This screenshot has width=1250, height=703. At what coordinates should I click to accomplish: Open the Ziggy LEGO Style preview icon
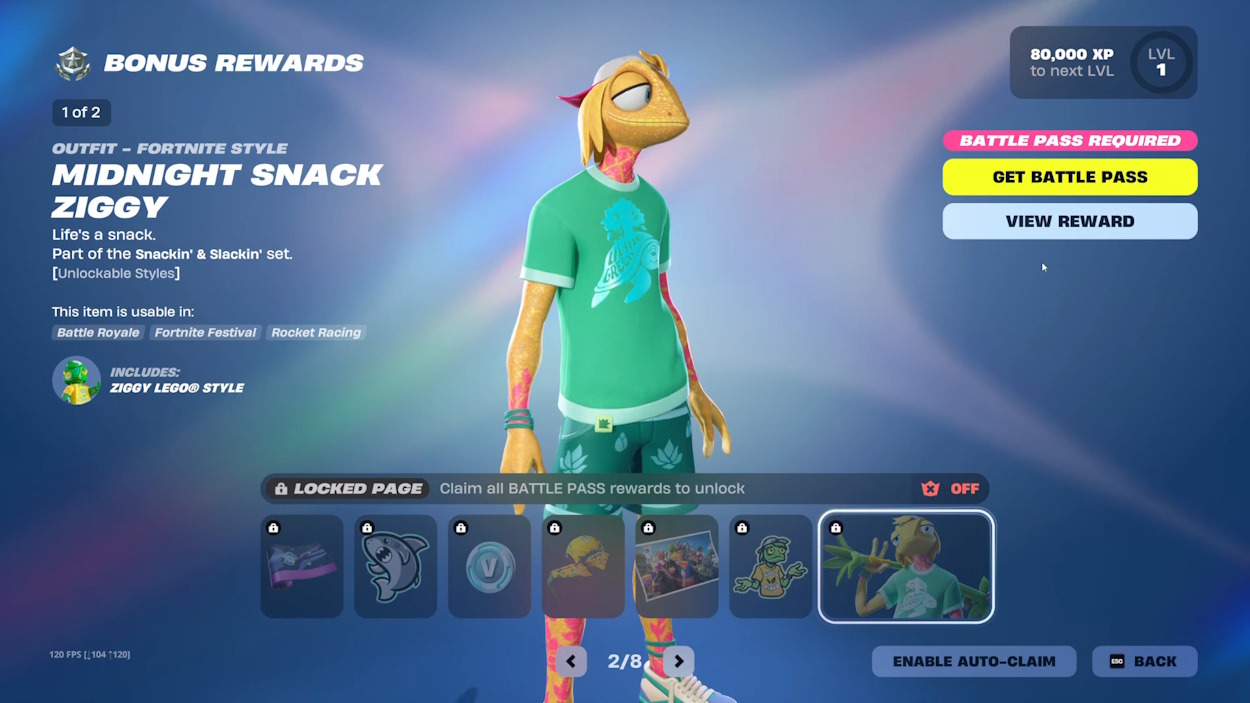coord(77,380)
